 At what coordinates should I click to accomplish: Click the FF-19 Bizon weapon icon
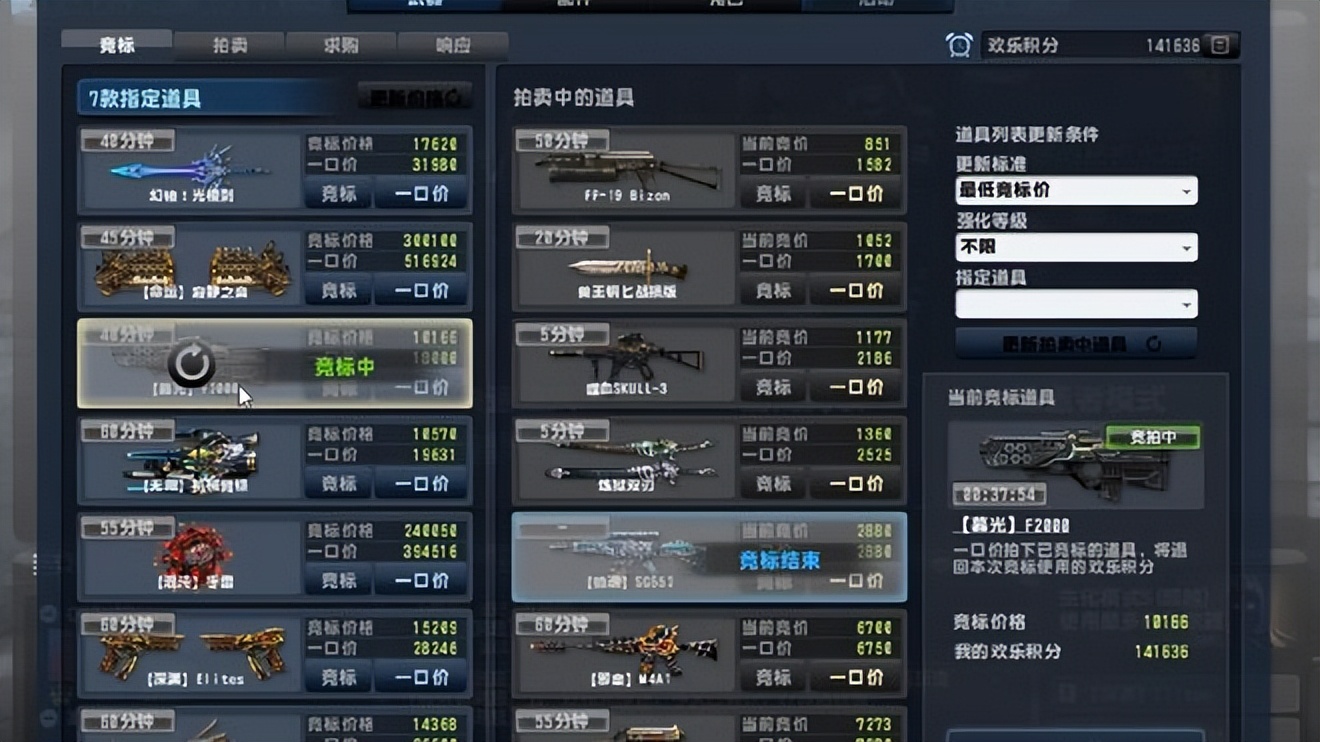623,167
